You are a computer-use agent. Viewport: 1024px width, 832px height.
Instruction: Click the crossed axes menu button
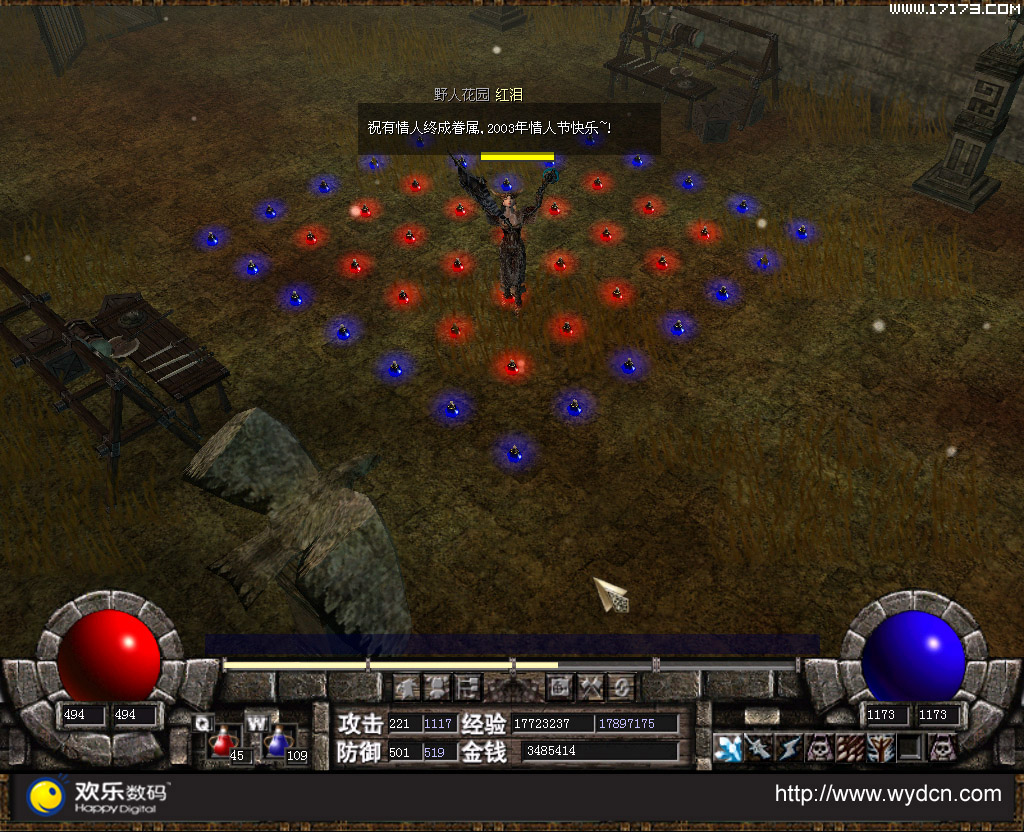(592, 687)
